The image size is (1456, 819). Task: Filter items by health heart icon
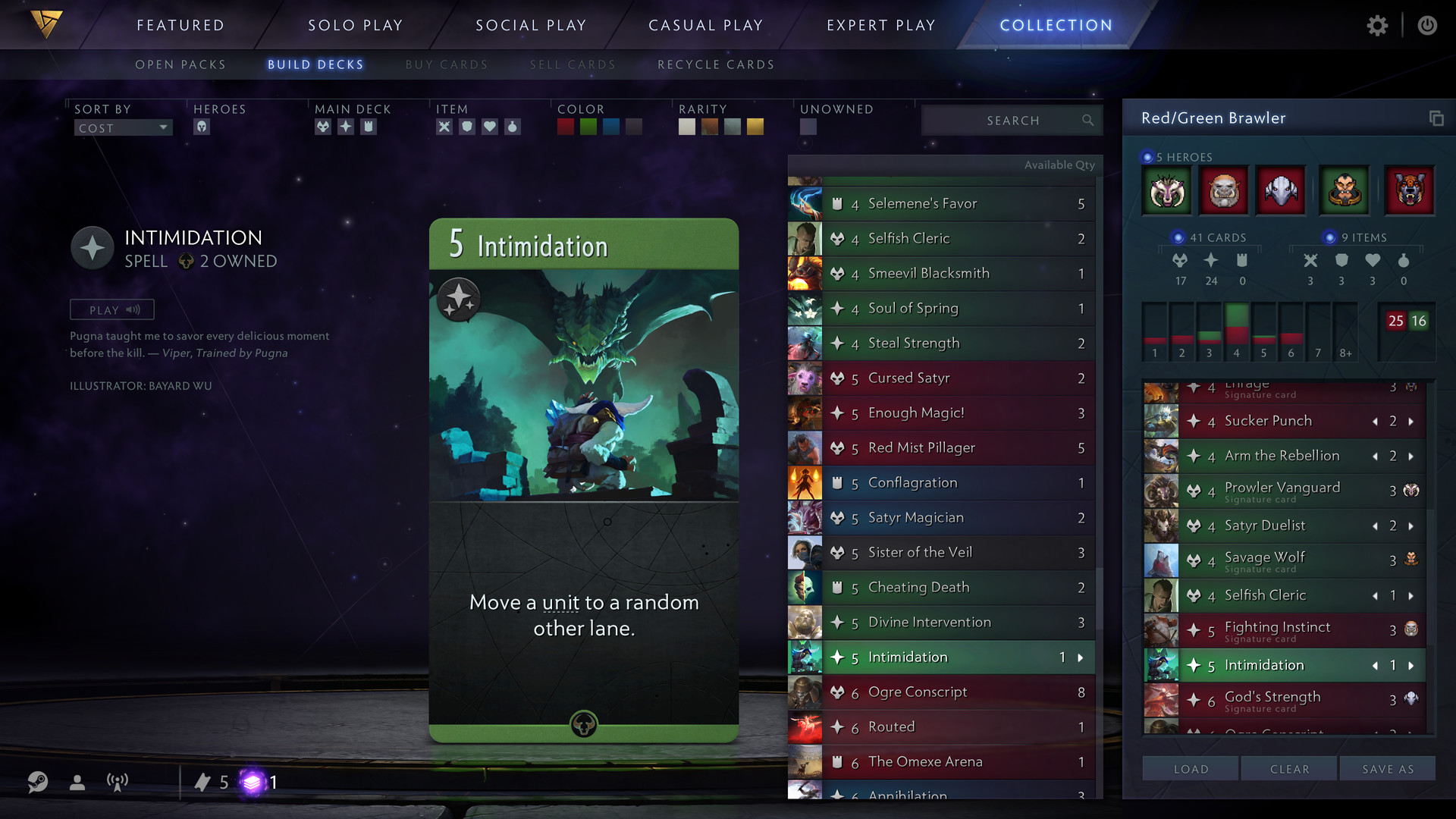click(491, 127)
